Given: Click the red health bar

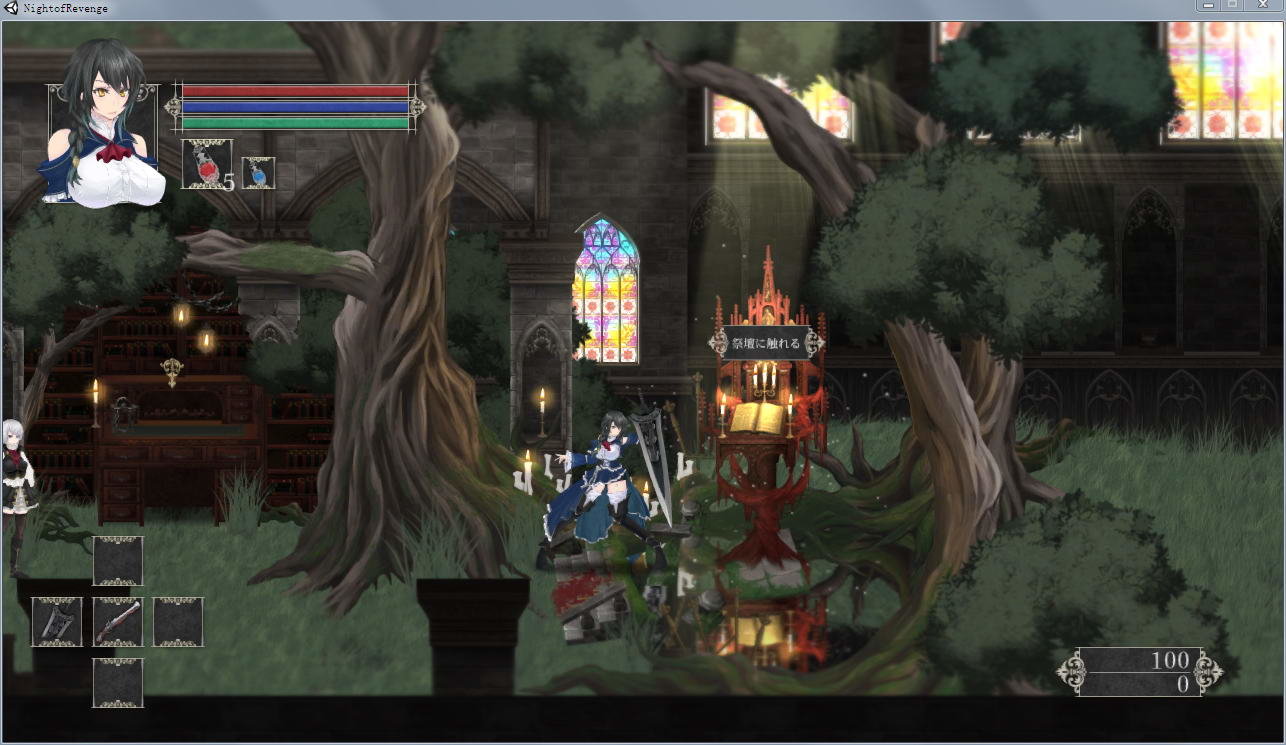Looking at the screenshot, I should (x=295, y=92).
